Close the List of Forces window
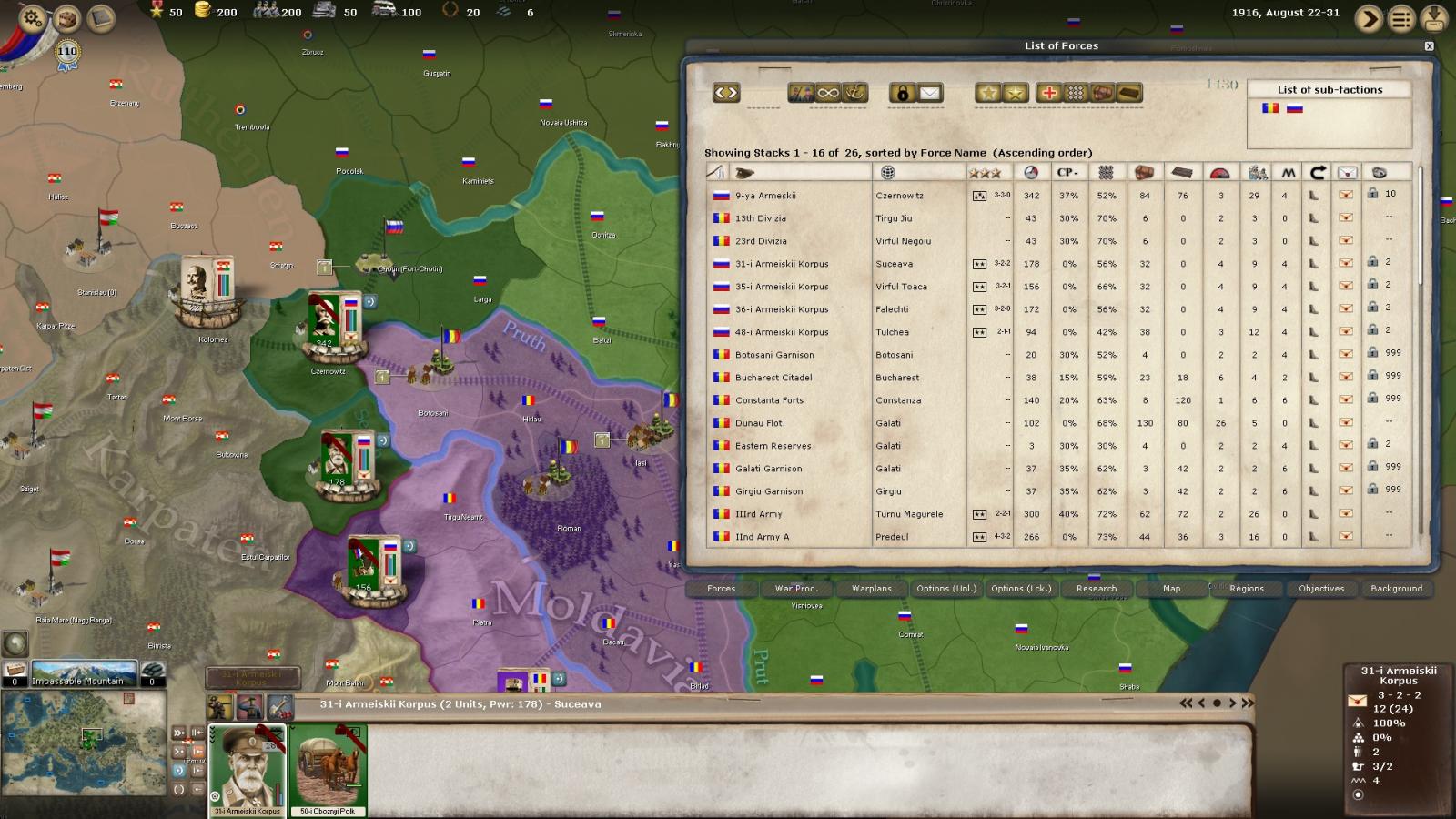1456x819 pixels. pos(1429,45)
